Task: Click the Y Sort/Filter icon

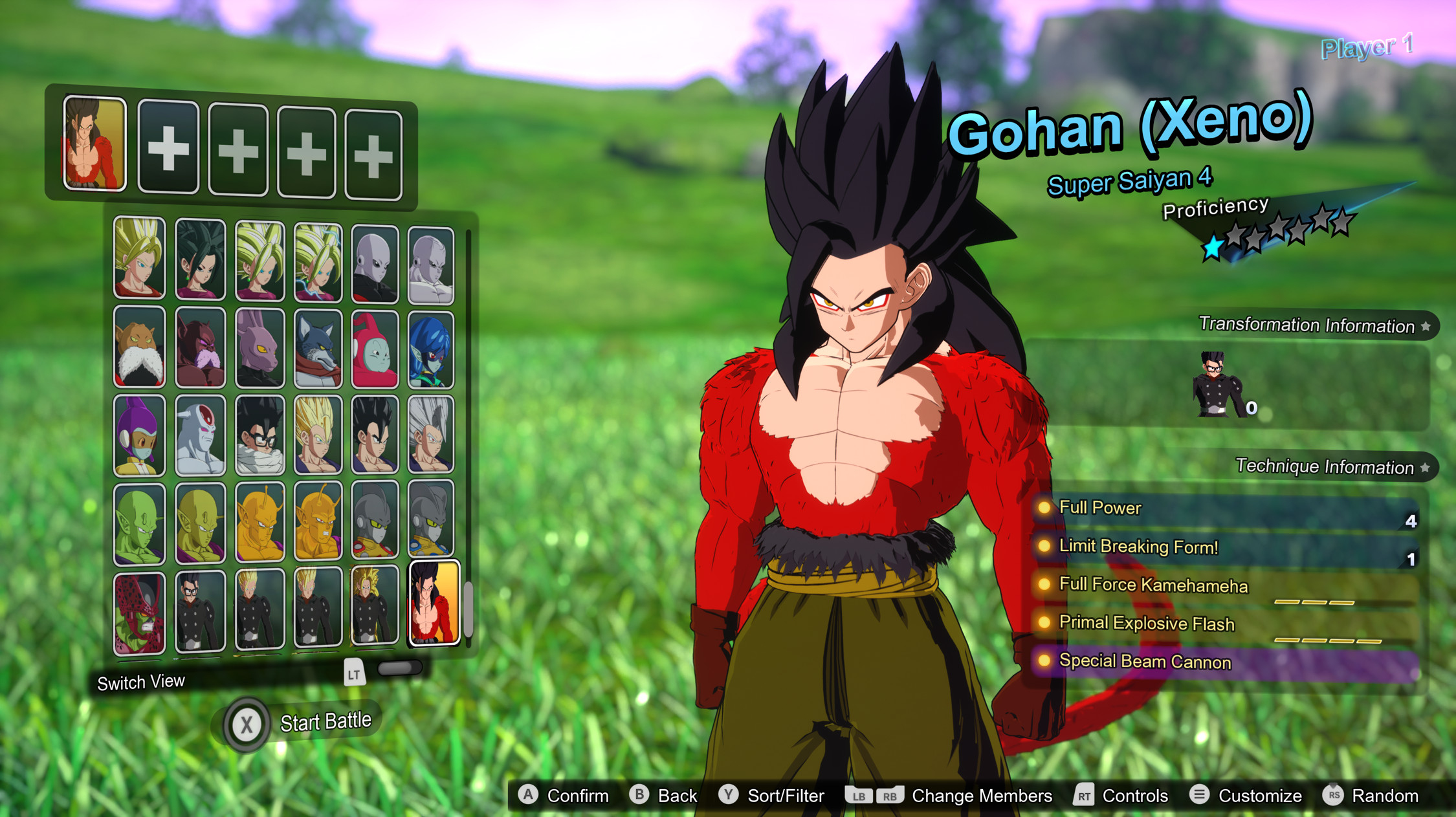Action: point(730,796)
